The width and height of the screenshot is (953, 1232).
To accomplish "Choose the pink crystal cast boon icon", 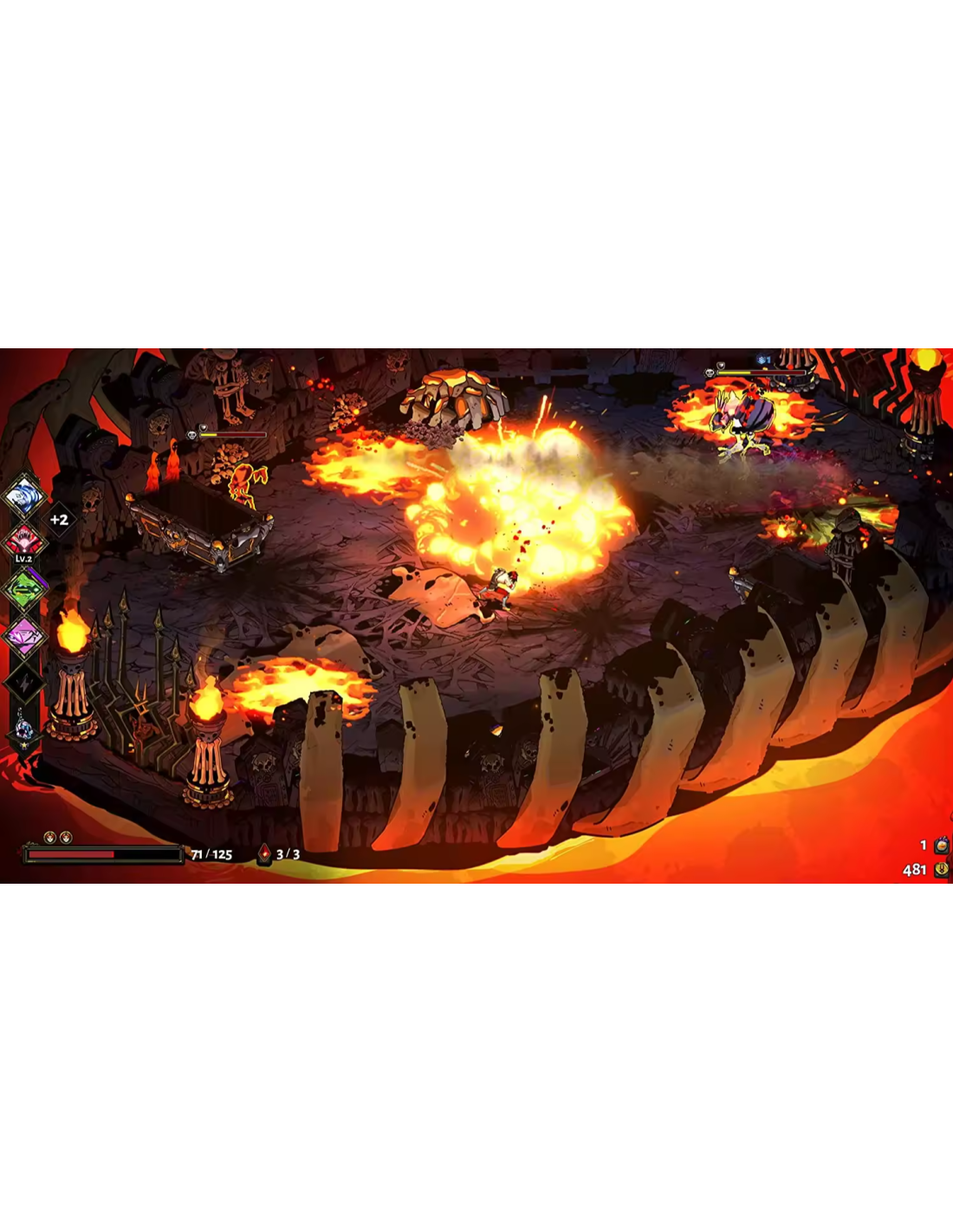I will (24, 637).
